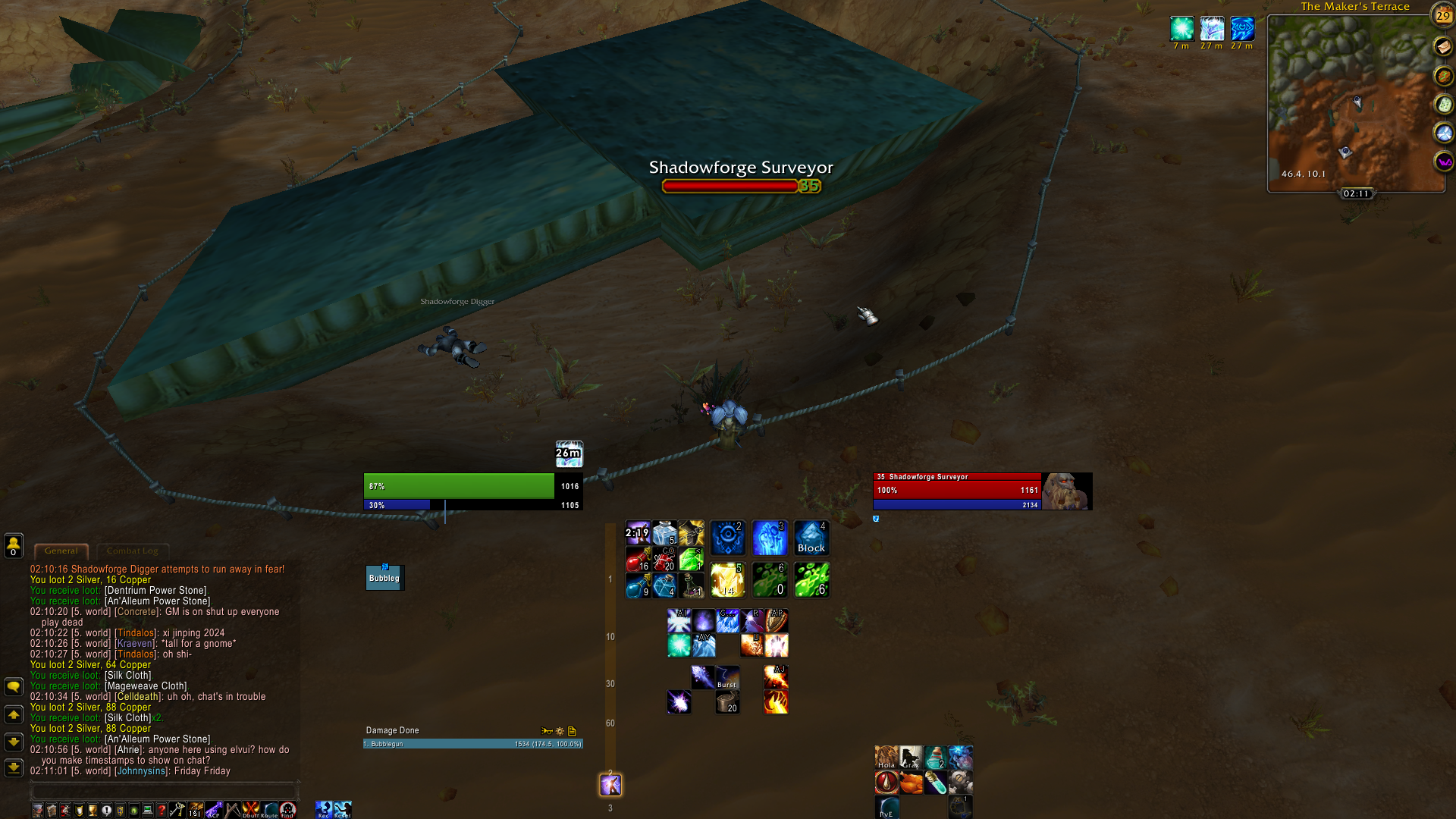Open the spellbook micro button
Image resolution: width=1456 pixels, height=819 pixels.
50,809
